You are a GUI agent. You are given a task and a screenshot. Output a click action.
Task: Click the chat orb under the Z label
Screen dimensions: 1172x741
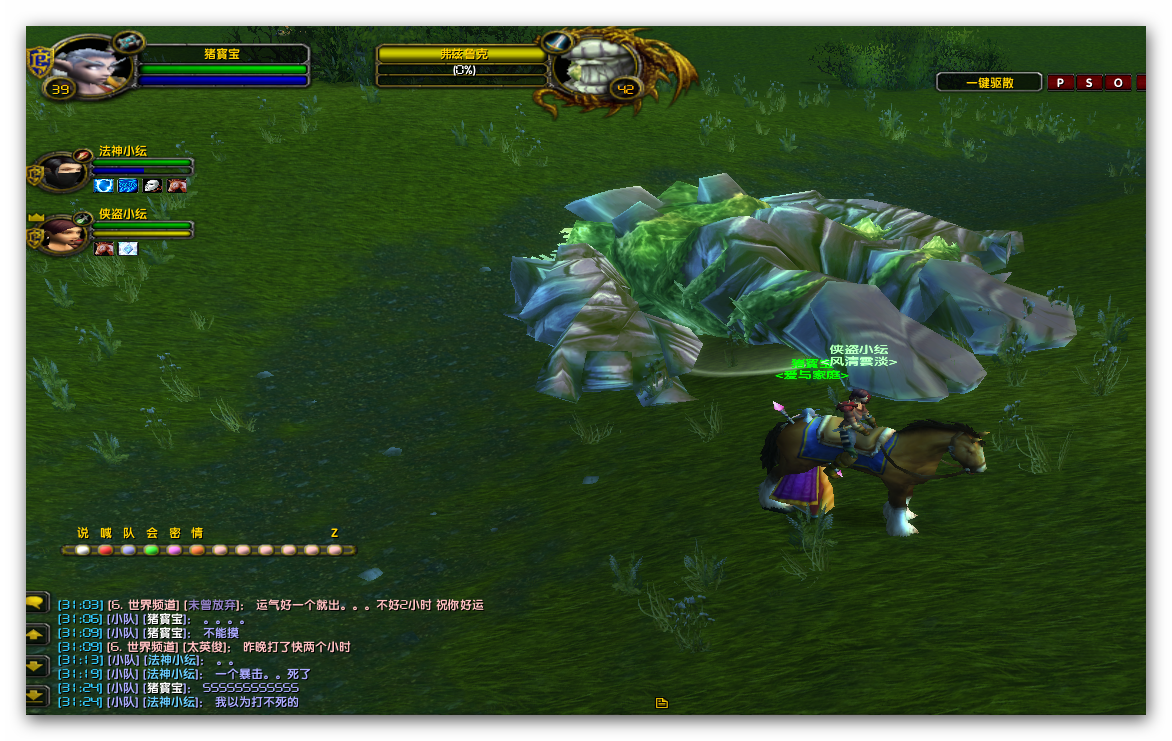point(335,550)
